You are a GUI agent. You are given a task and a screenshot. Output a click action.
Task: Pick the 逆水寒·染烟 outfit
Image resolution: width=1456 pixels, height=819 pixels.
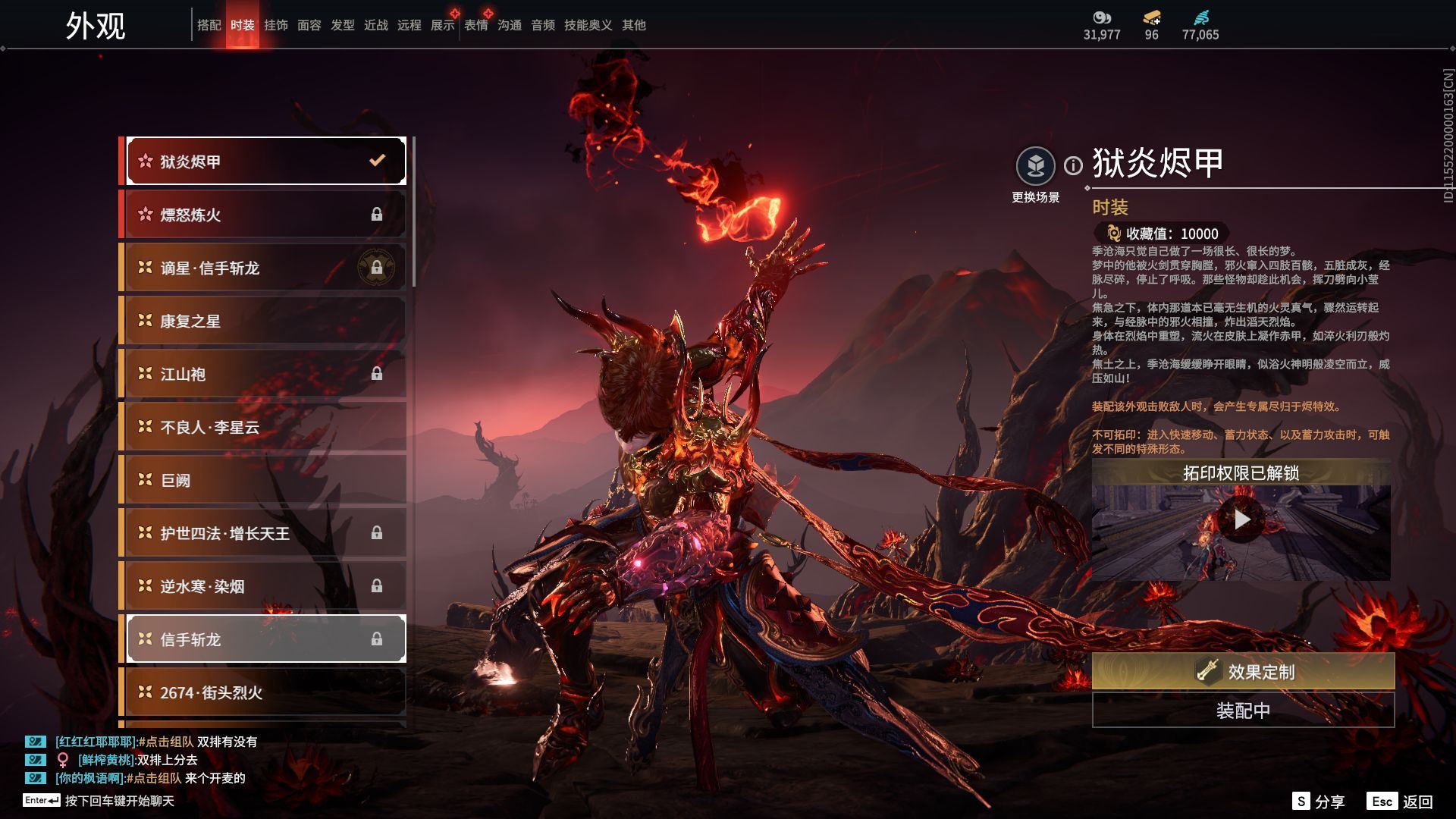tap(265, 586)
